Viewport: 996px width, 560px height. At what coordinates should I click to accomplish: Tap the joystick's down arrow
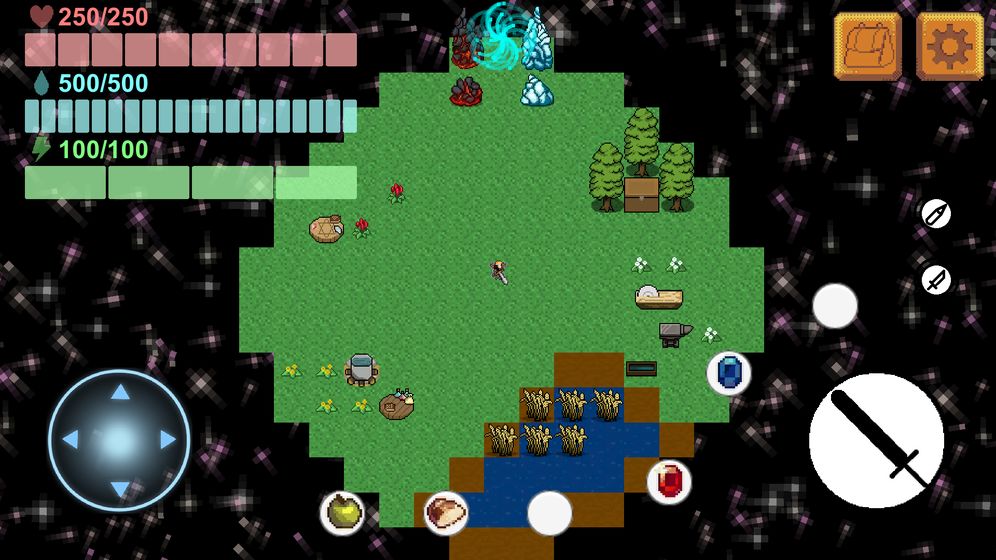point(119,488)
